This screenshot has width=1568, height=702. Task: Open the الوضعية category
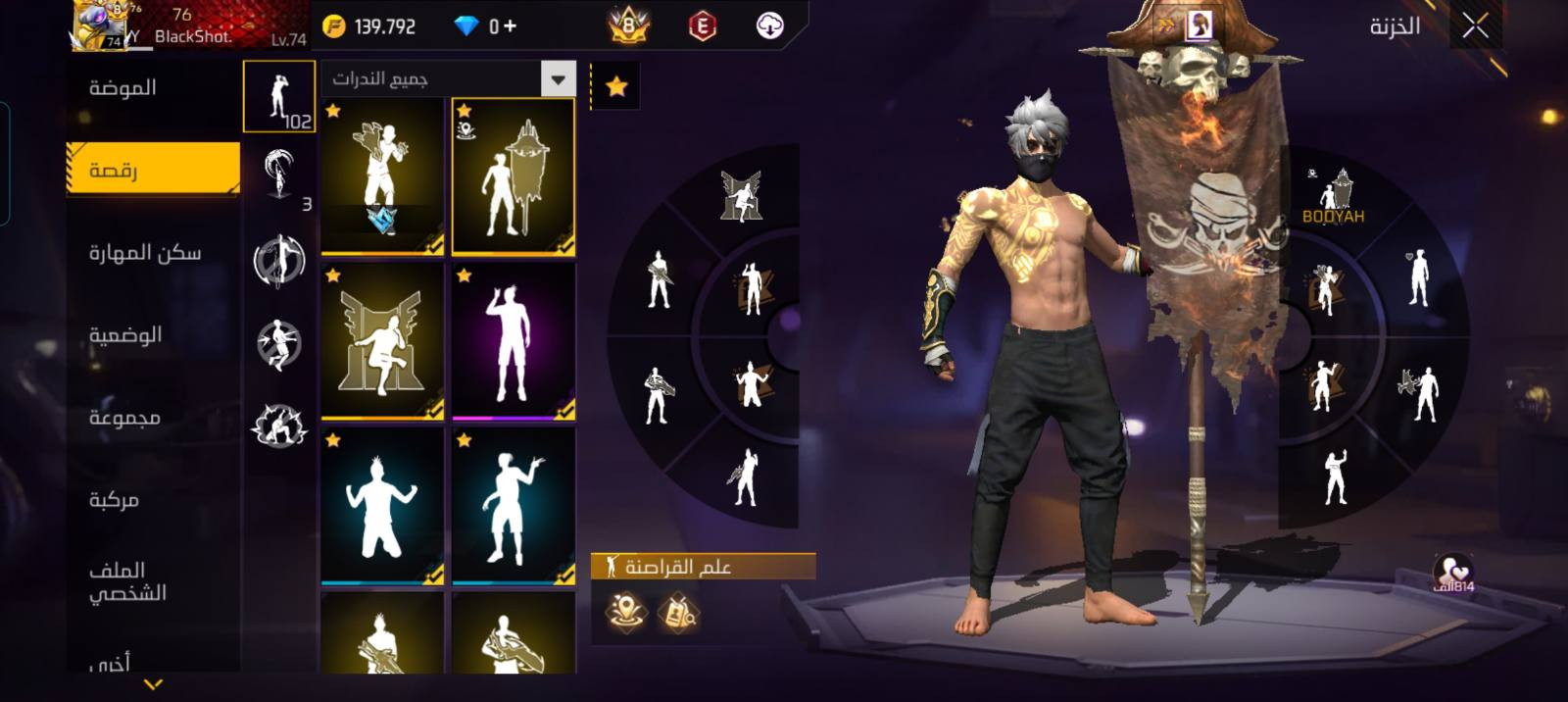125,335
